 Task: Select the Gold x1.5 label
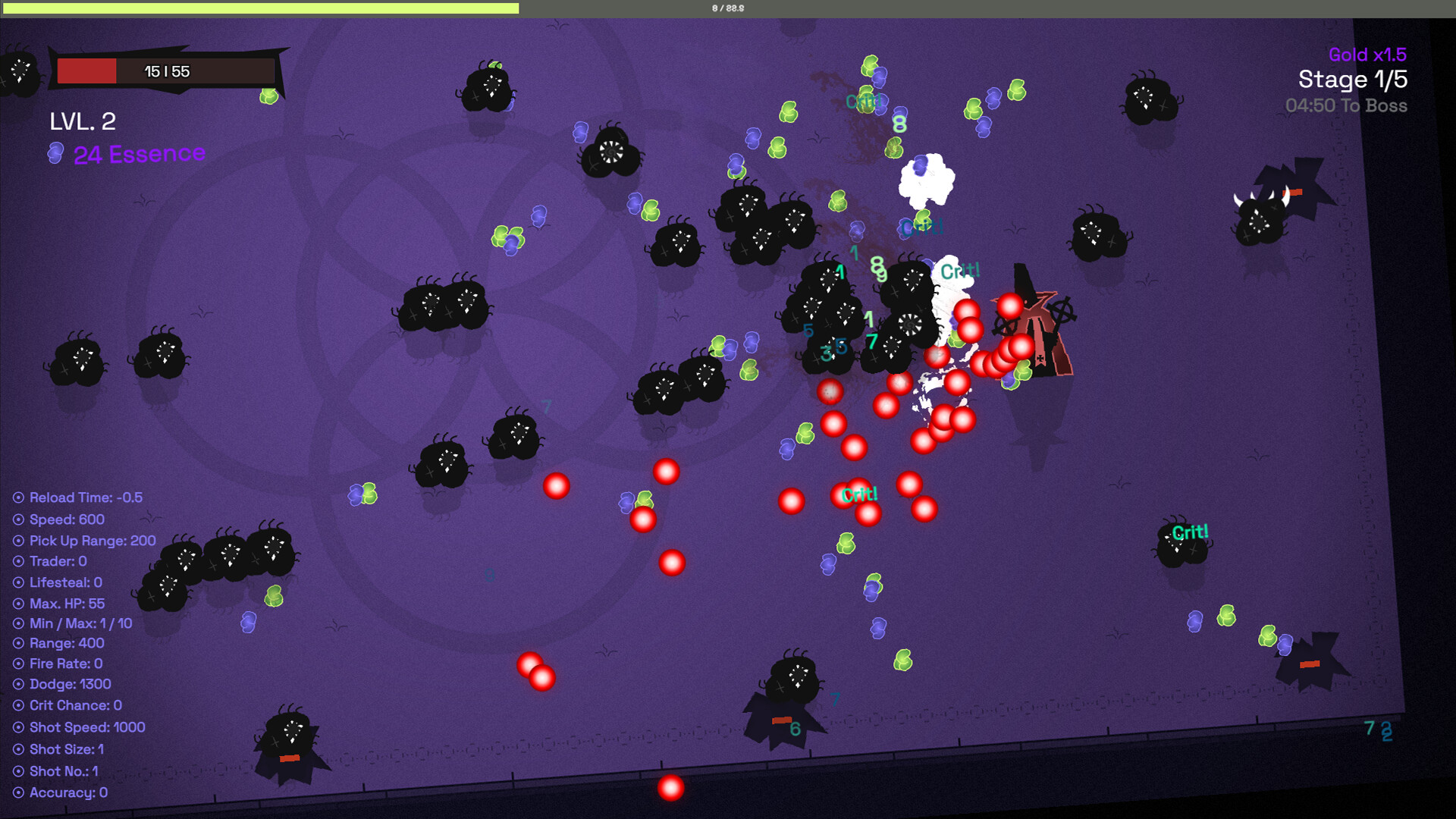tap(1367, 55)
